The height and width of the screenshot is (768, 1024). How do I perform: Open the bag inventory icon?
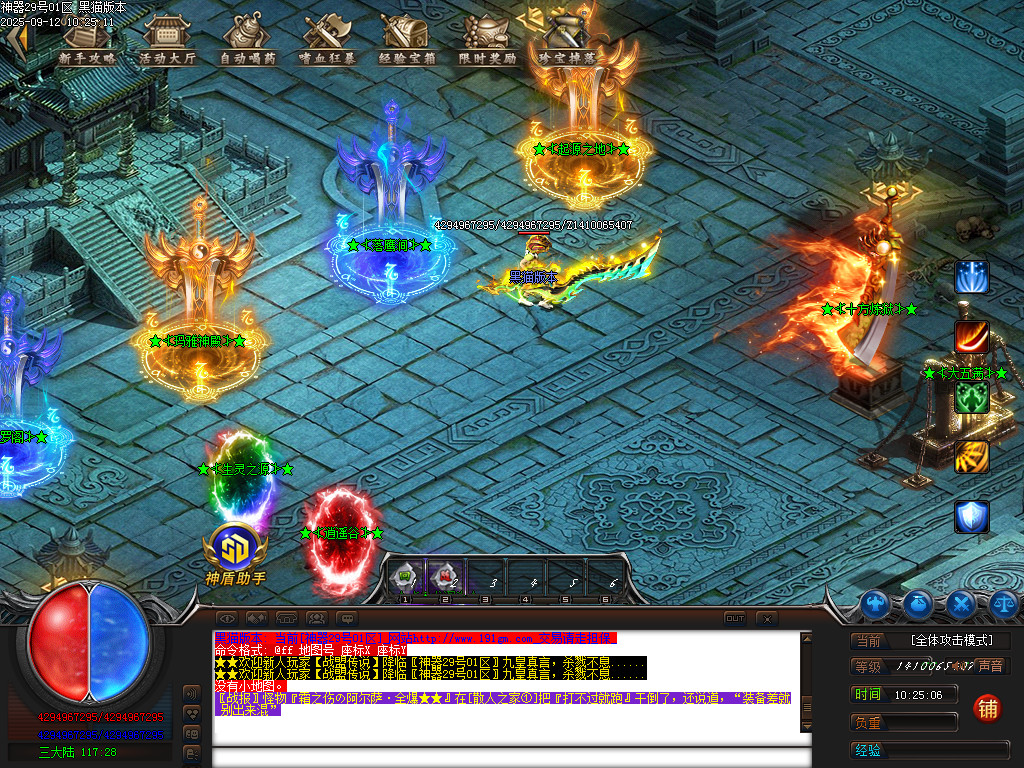click(919, 603)
